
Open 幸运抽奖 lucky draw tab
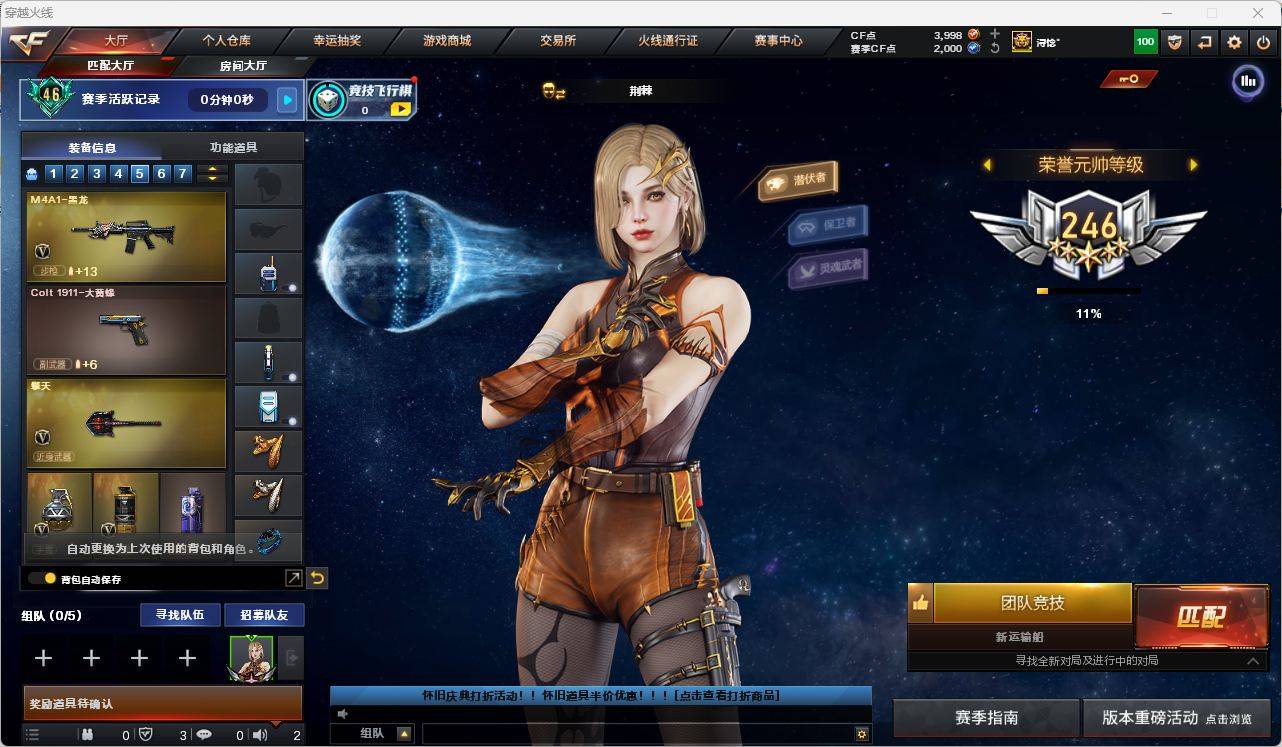point(337,41)
